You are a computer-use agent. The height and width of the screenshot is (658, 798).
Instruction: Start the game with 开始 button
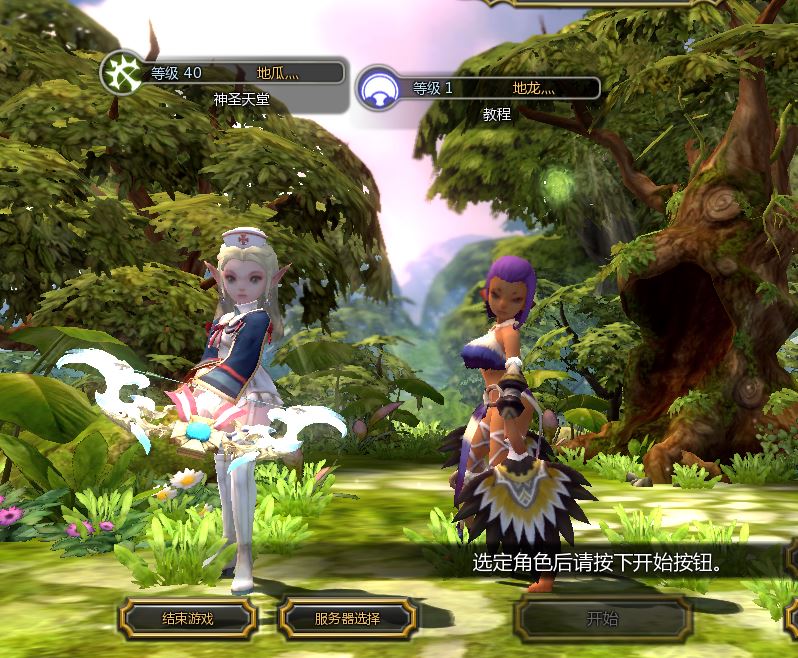(x=603, y=618)
